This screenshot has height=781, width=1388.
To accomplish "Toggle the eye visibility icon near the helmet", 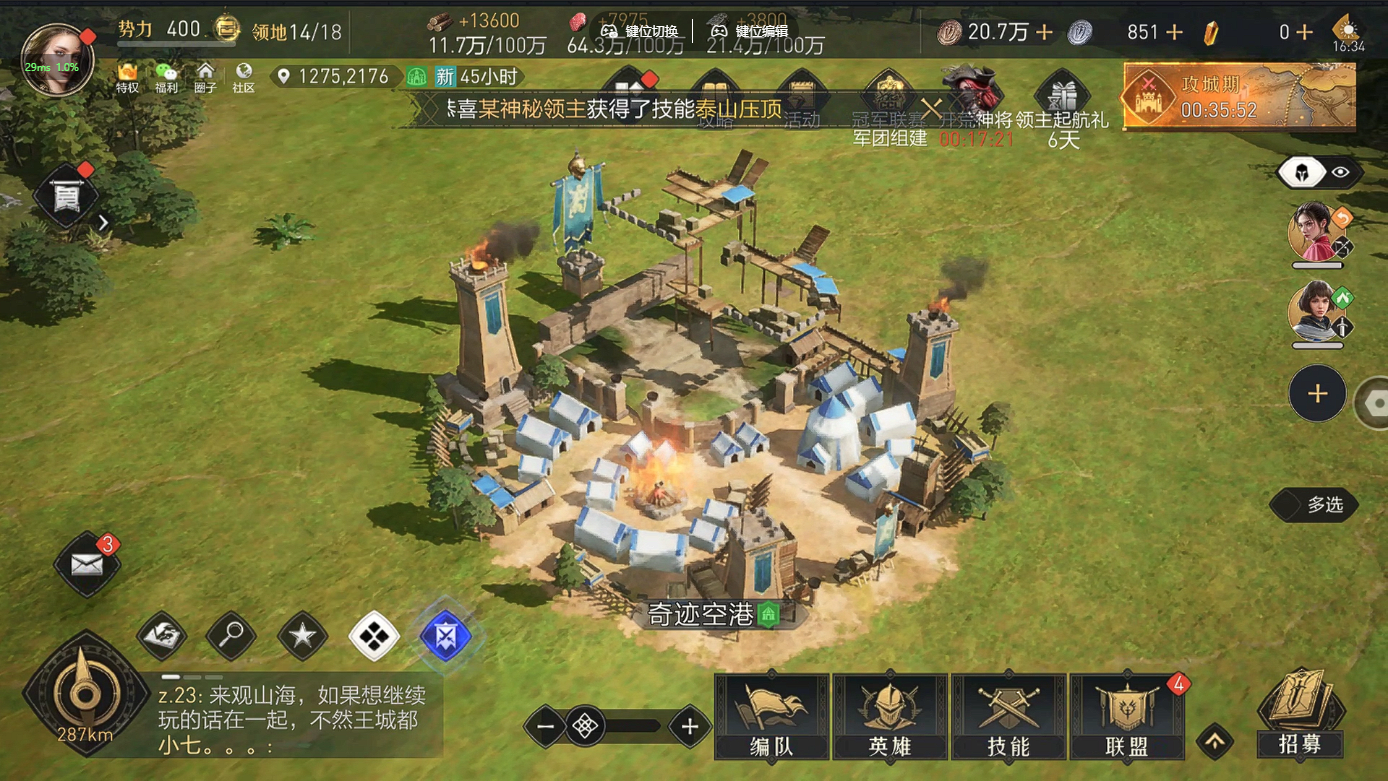I will 1340,171.
